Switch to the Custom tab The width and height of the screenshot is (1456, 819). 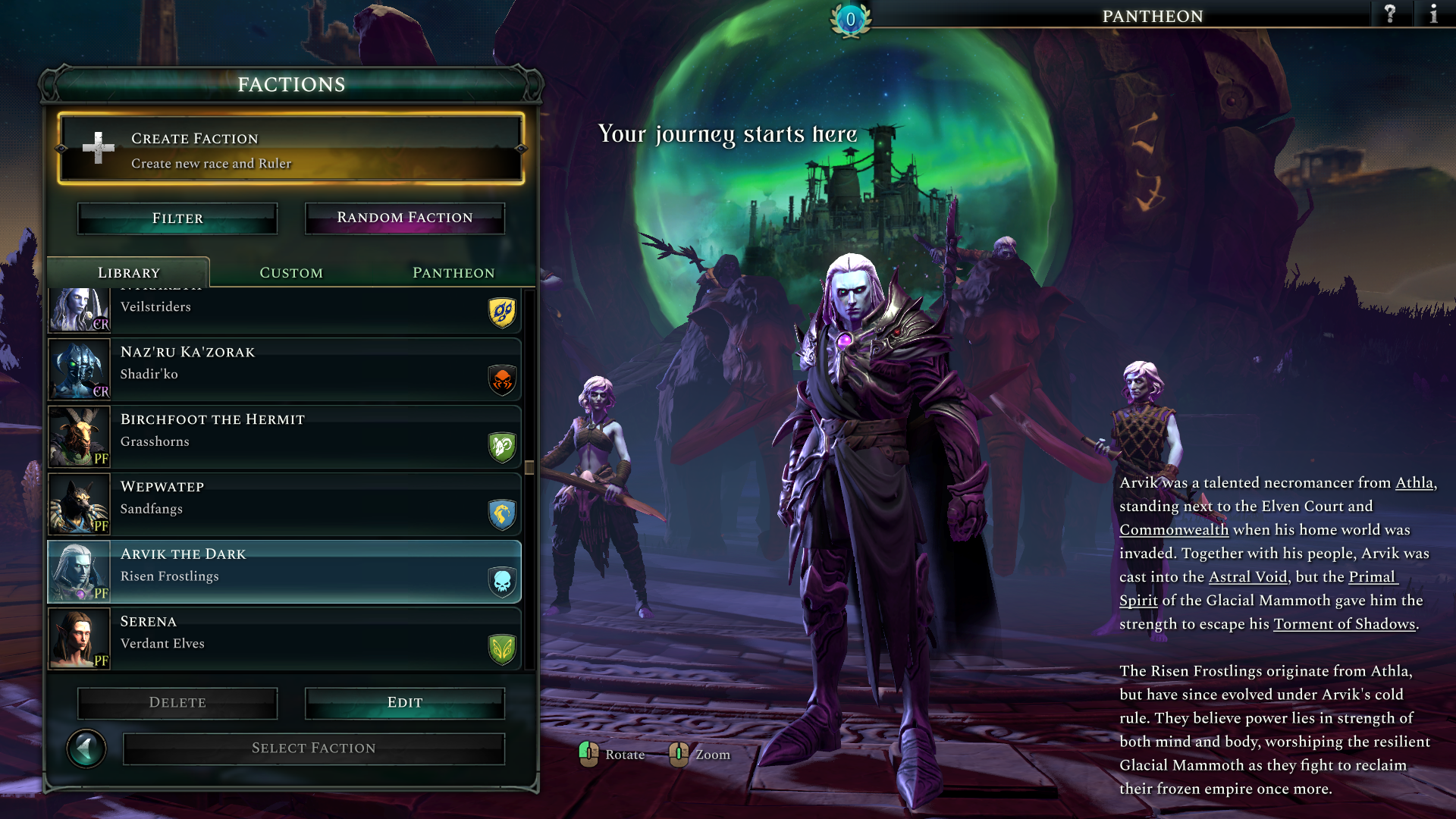pyautogui.click(x=291, y=273)
